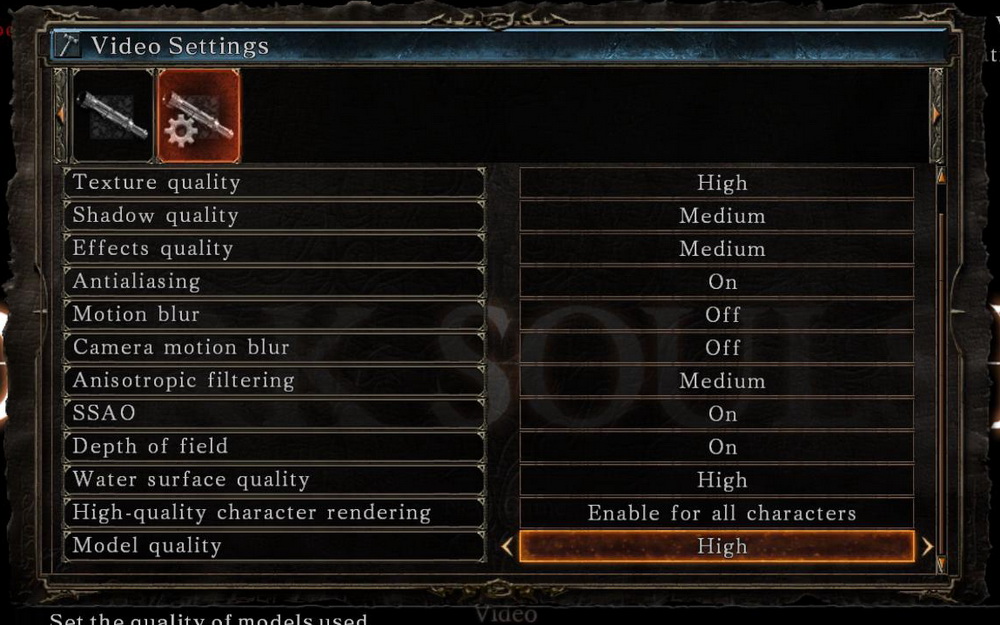Select High-quality character rendering setting

click(x=274, y=513)
